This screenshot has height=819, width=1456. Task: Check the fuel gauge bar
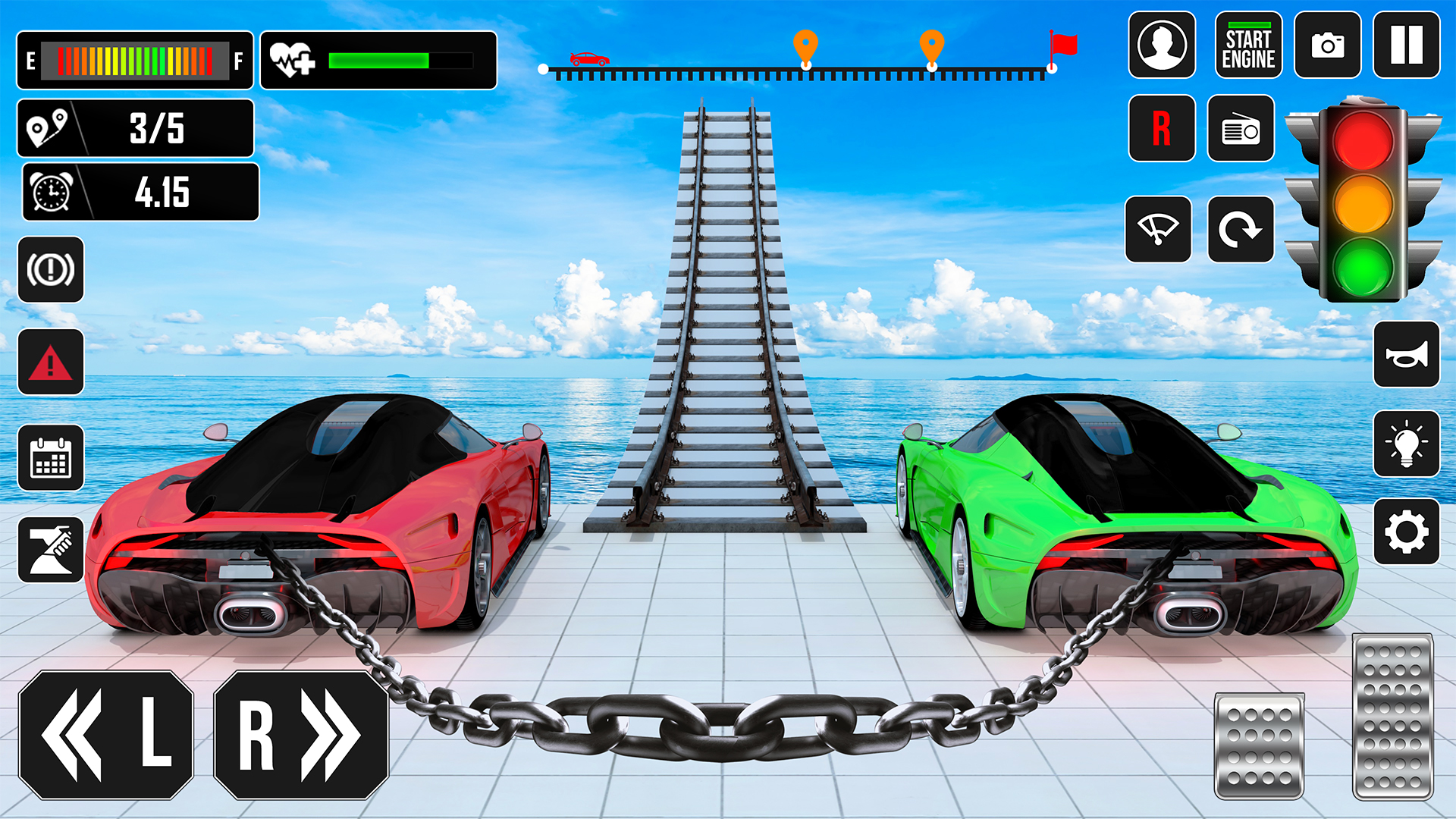point(135,59)
